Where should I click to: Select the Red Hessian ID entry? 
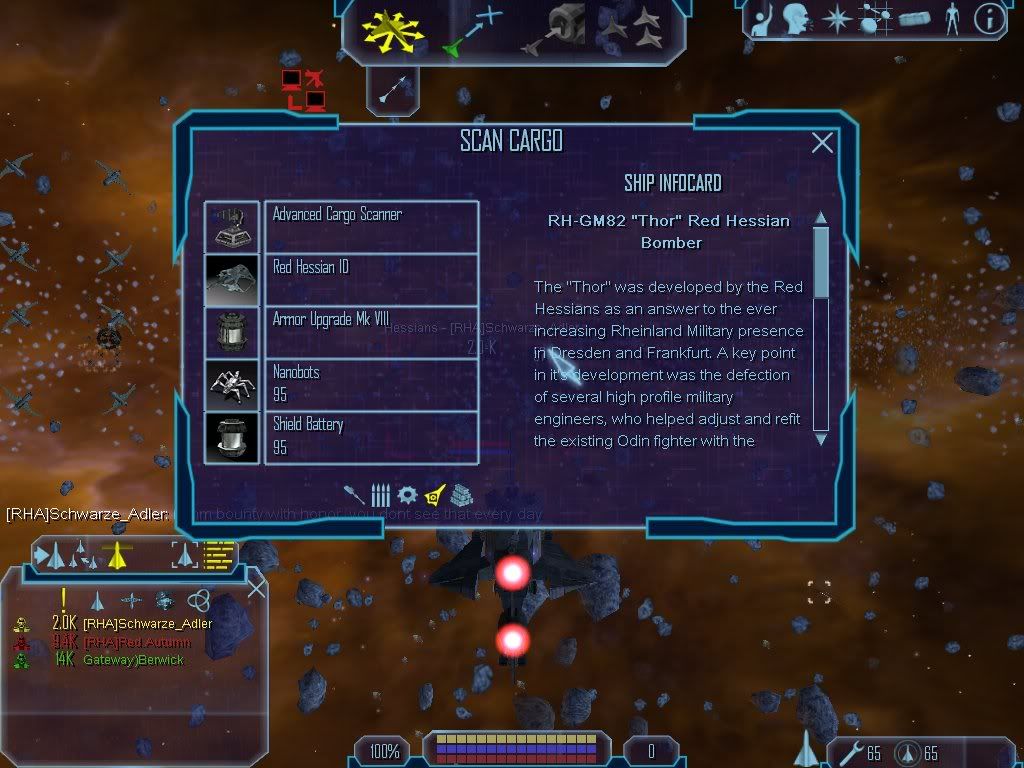coord(370,279)
